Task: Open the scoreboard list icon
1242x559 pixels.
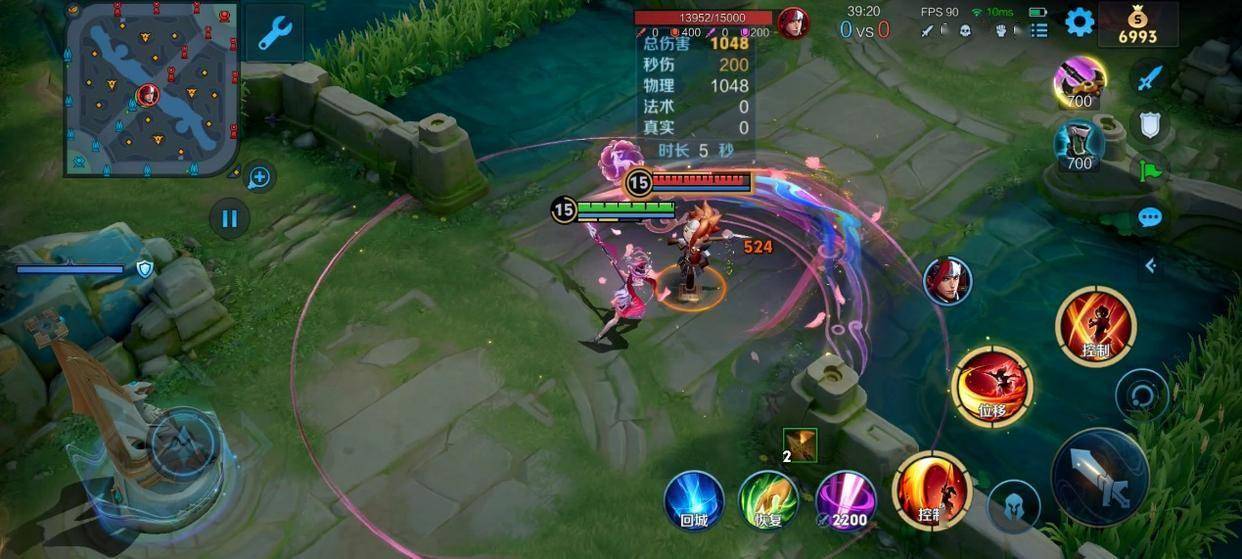Action: pos(1039,30)
